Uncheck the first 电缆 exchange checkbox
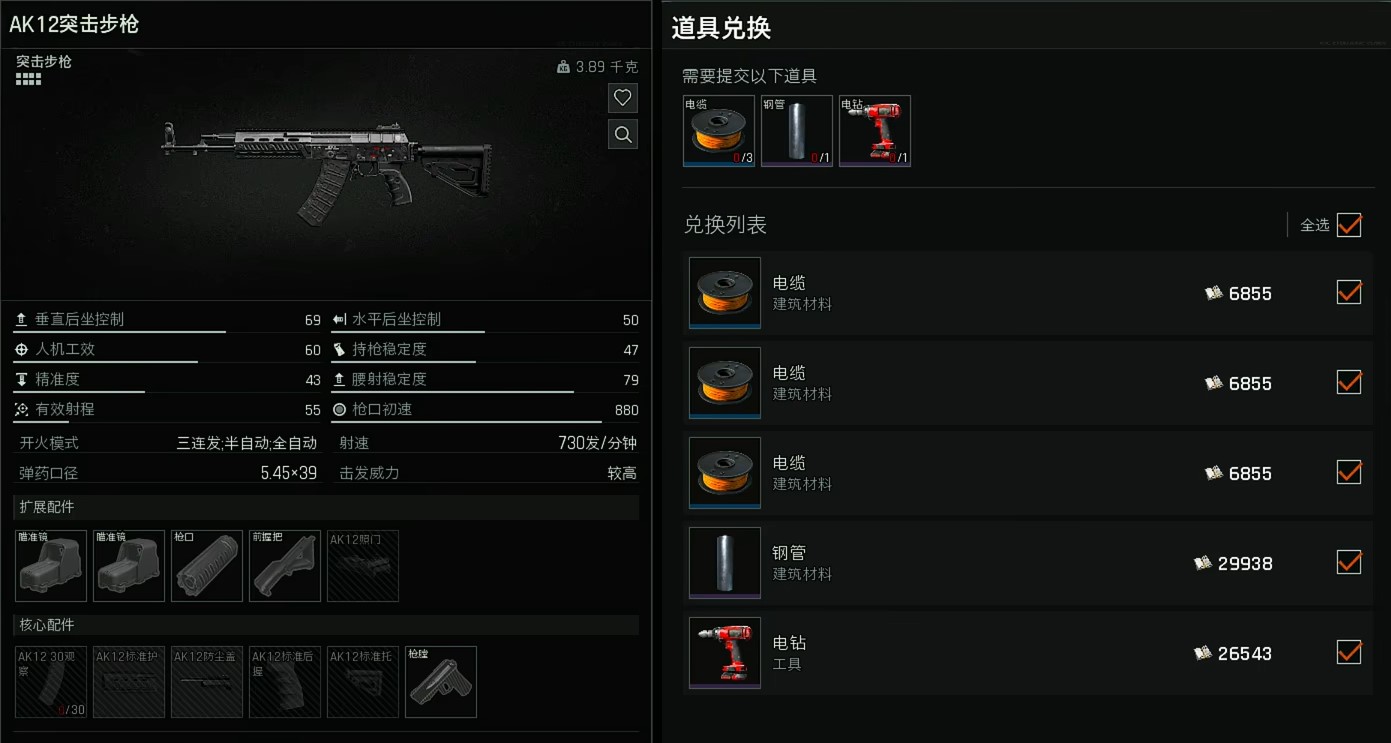This screenshot has height=743, width=1391. [x=1348, y=292]
